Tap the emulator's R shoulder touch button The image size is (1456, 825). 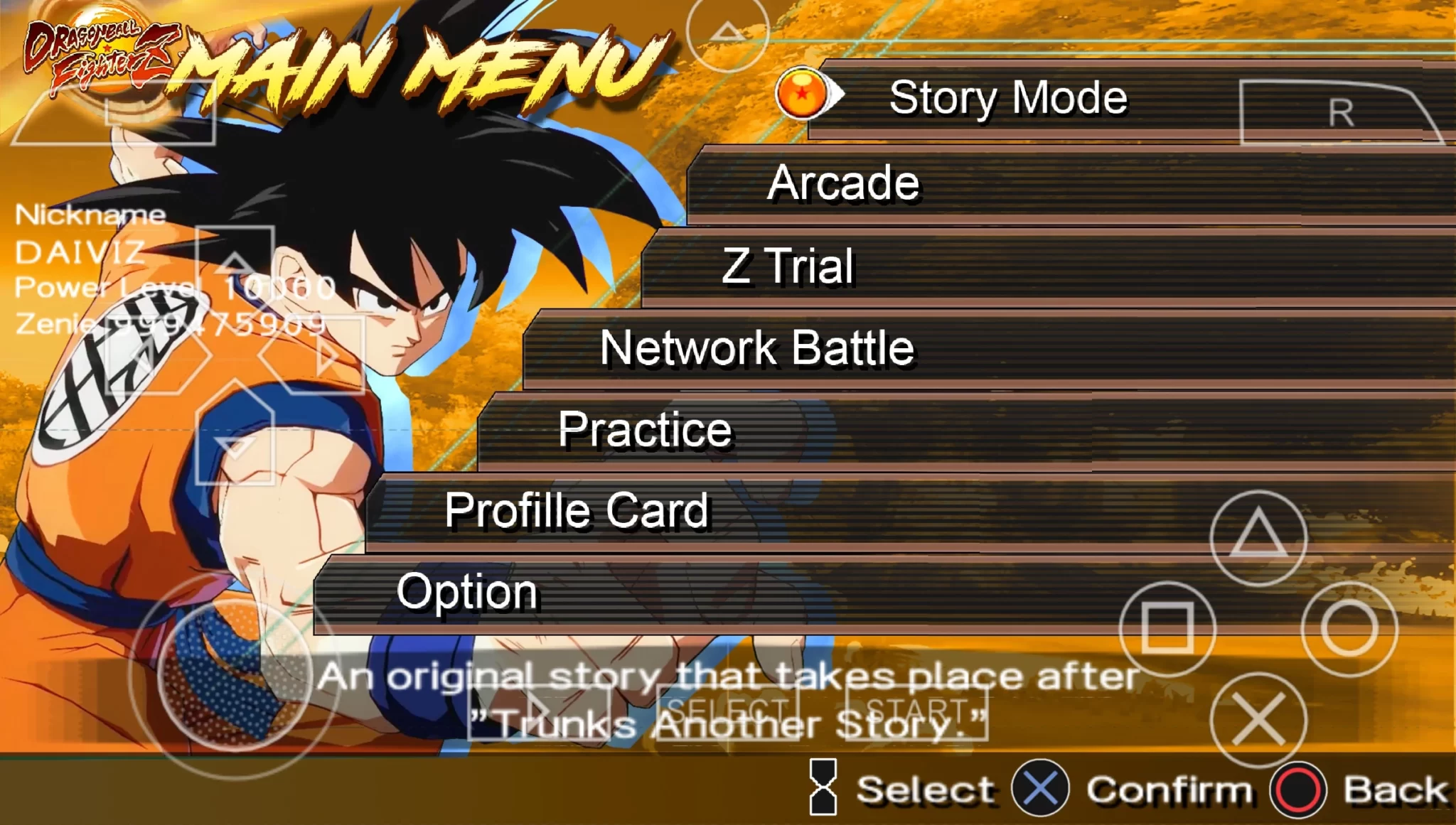point(1339,112)
